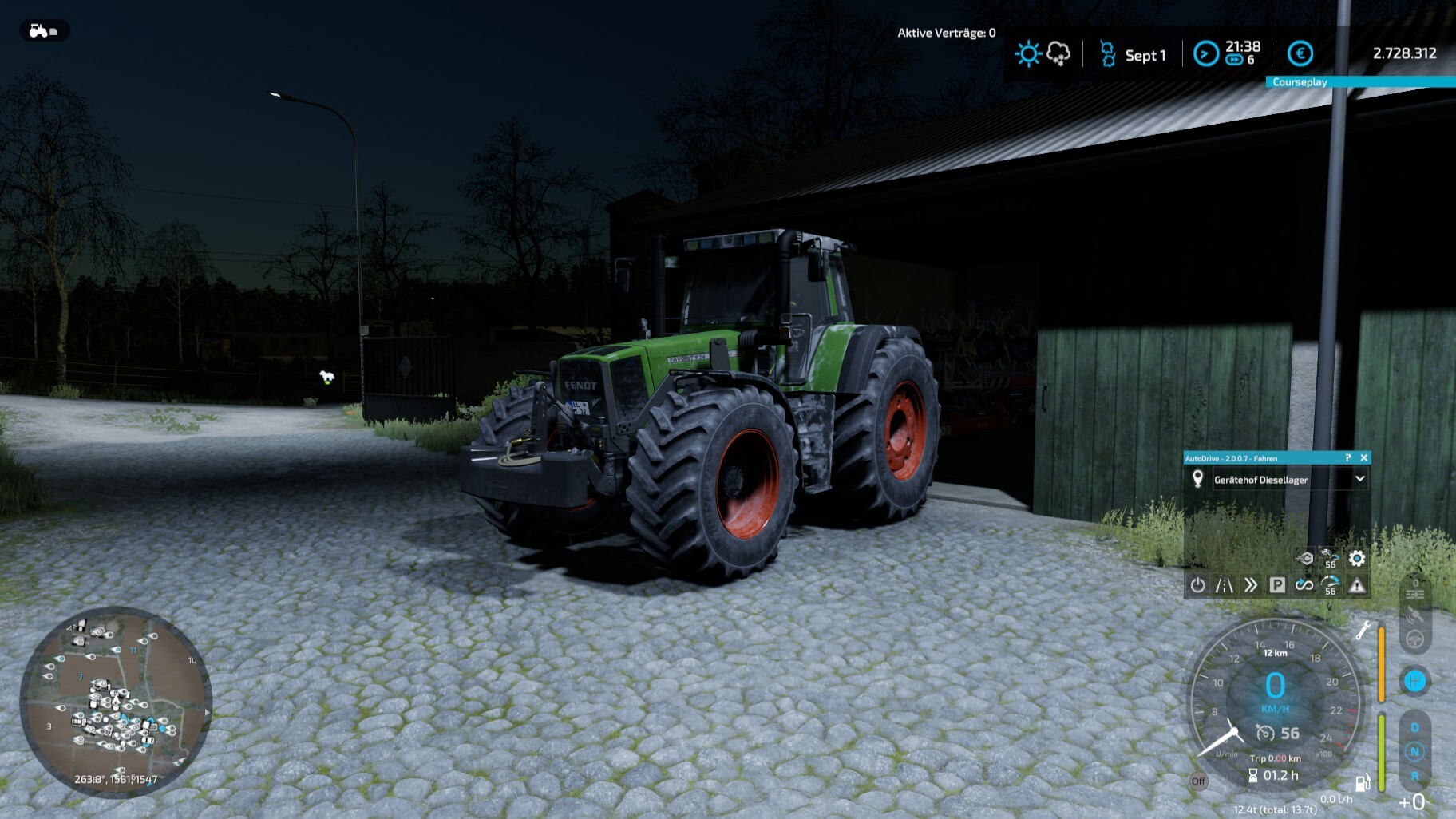Viewport: 1456px width, 819px height.
Task: Select the parking P icon
Action: (1277, 585)
